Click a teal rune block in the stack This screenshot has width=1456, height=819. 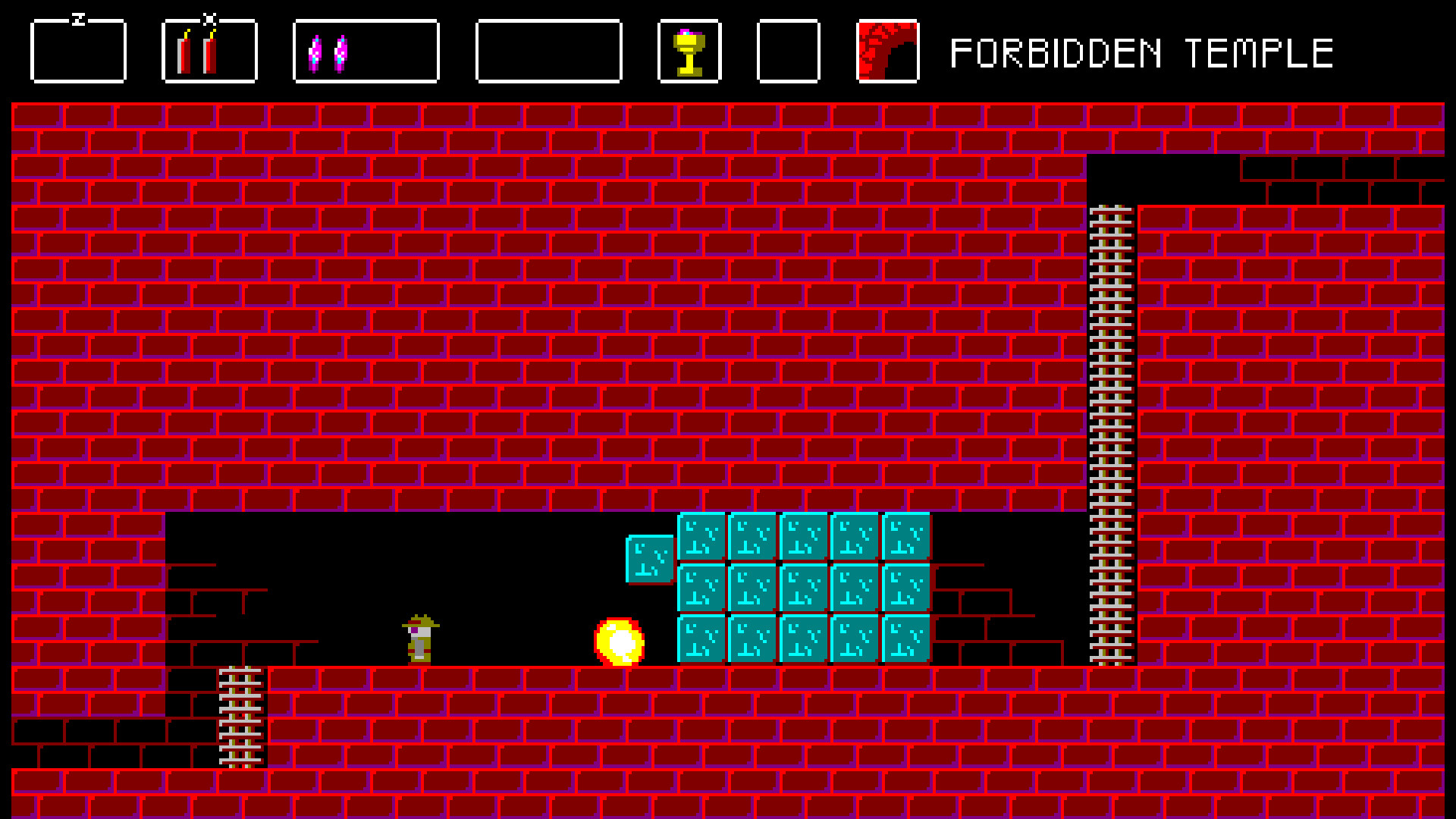click(x=802, y=588)
